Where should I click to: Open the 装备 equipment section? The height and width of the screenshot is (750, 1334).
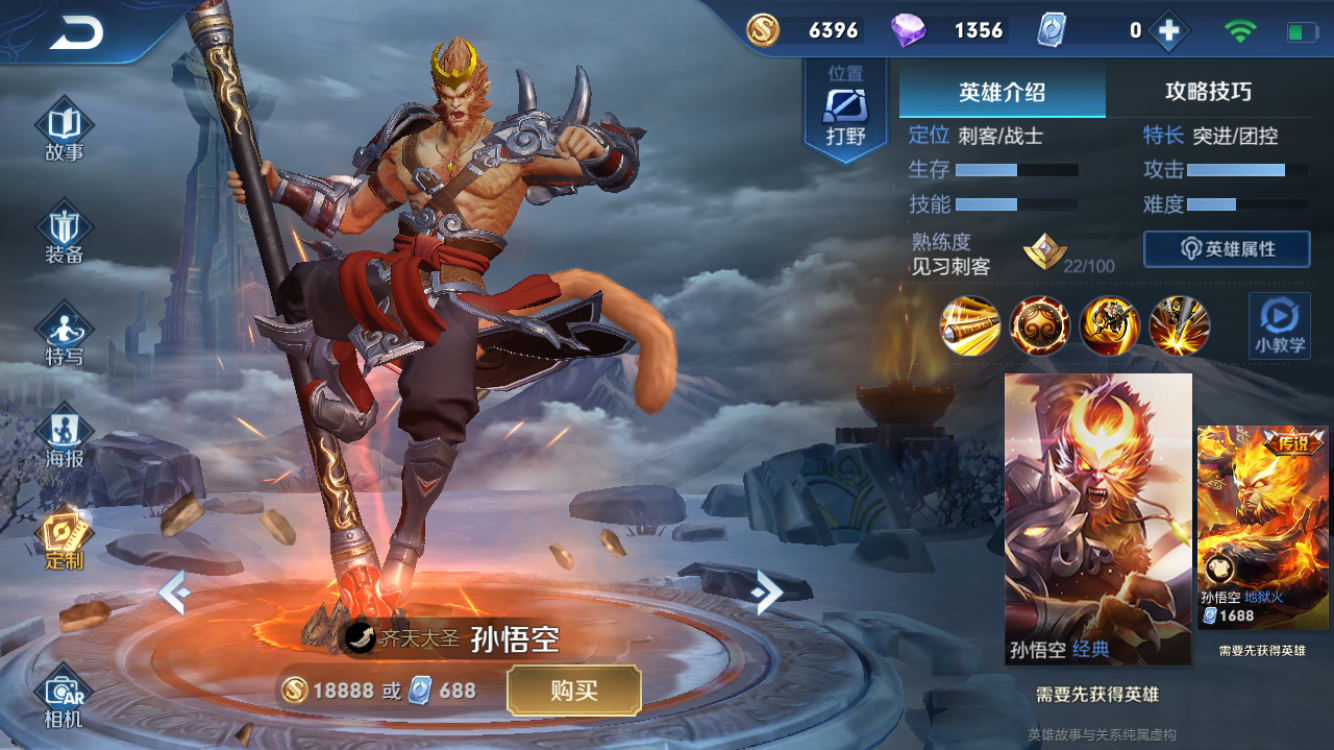(x=64, y=233)
